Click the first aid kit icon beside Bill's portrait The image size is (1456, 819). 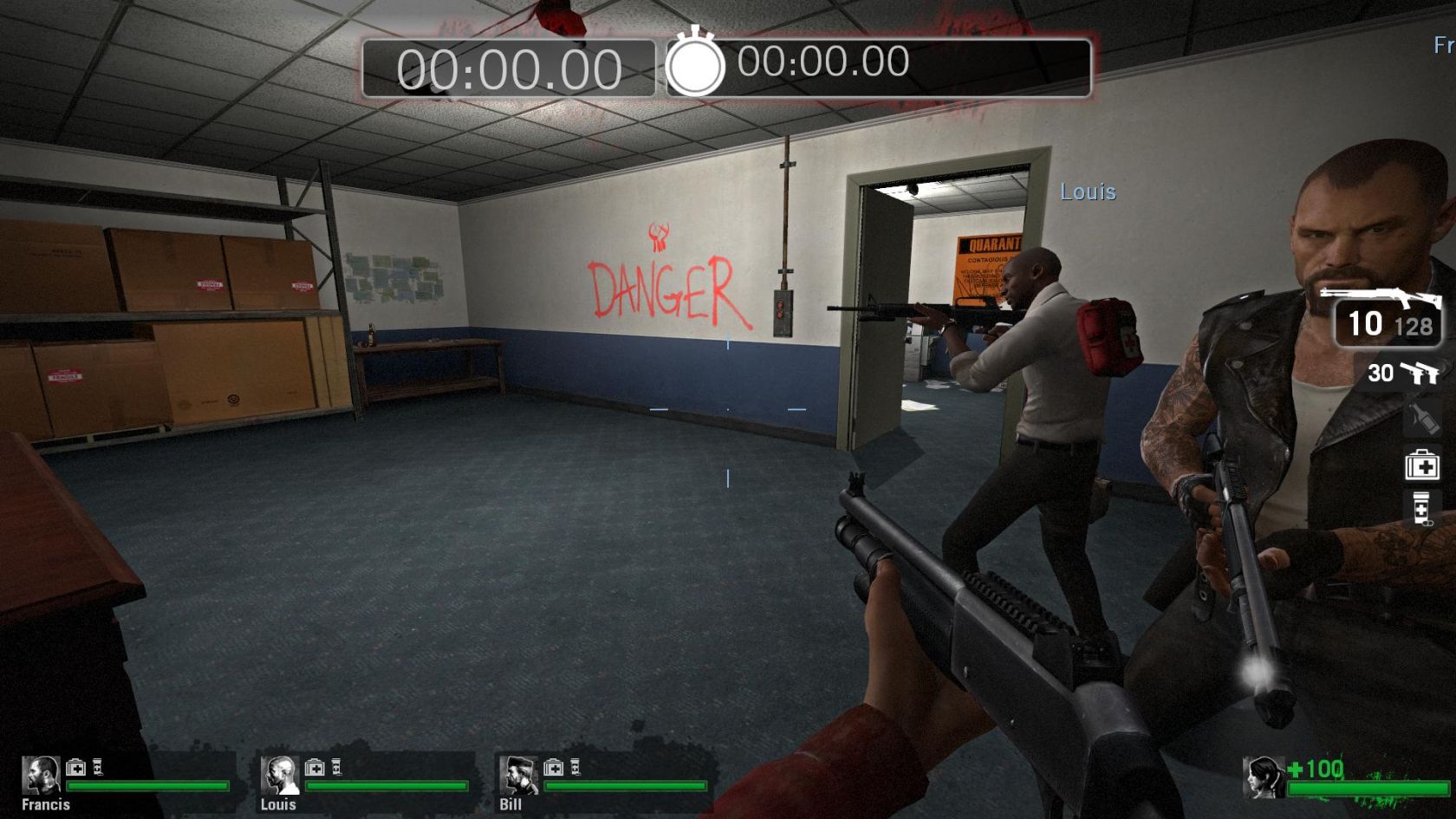(553, 768)
